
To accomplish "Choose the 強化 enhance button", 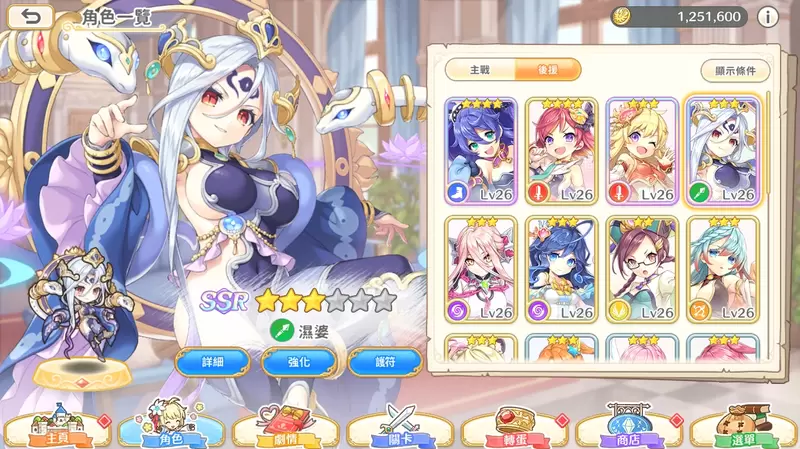I will coord(298,360).
